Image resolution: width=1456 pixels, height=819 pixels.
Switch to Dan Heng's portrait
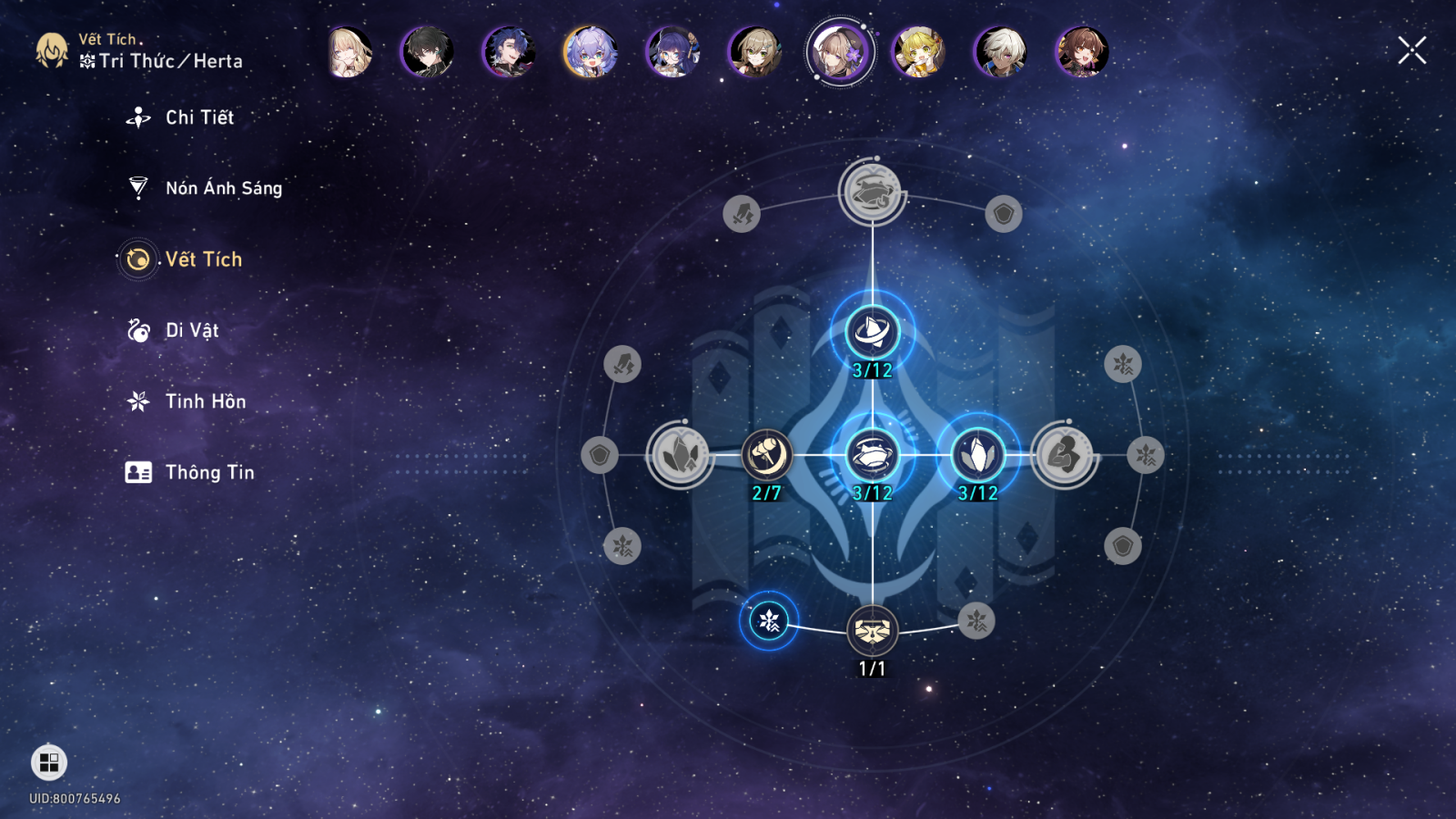coord(427,52)
